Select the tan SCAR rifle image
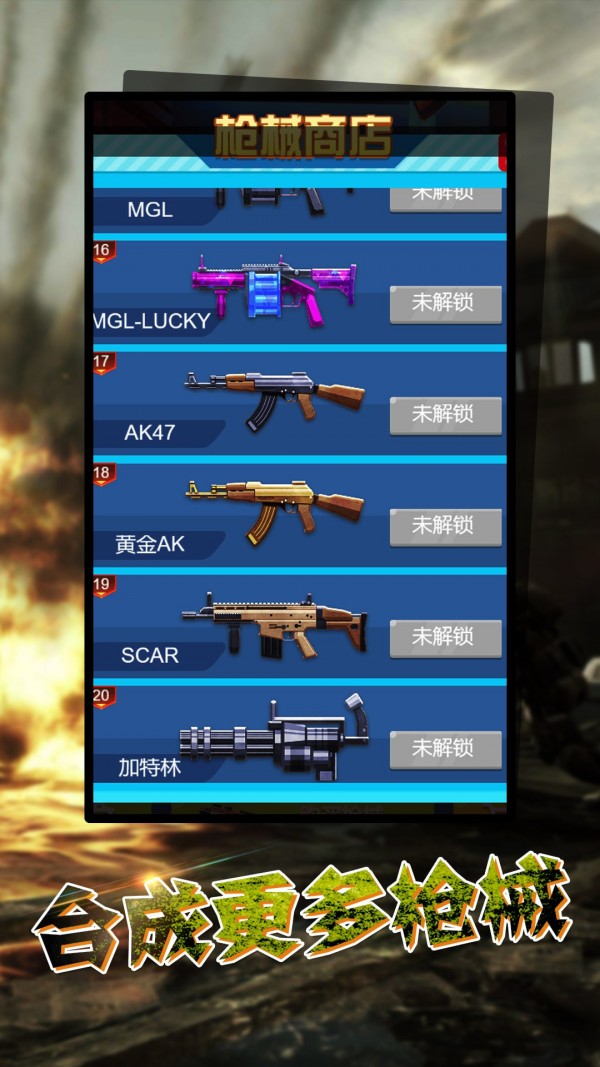600x1067 pixels. [x=275, y=625]
